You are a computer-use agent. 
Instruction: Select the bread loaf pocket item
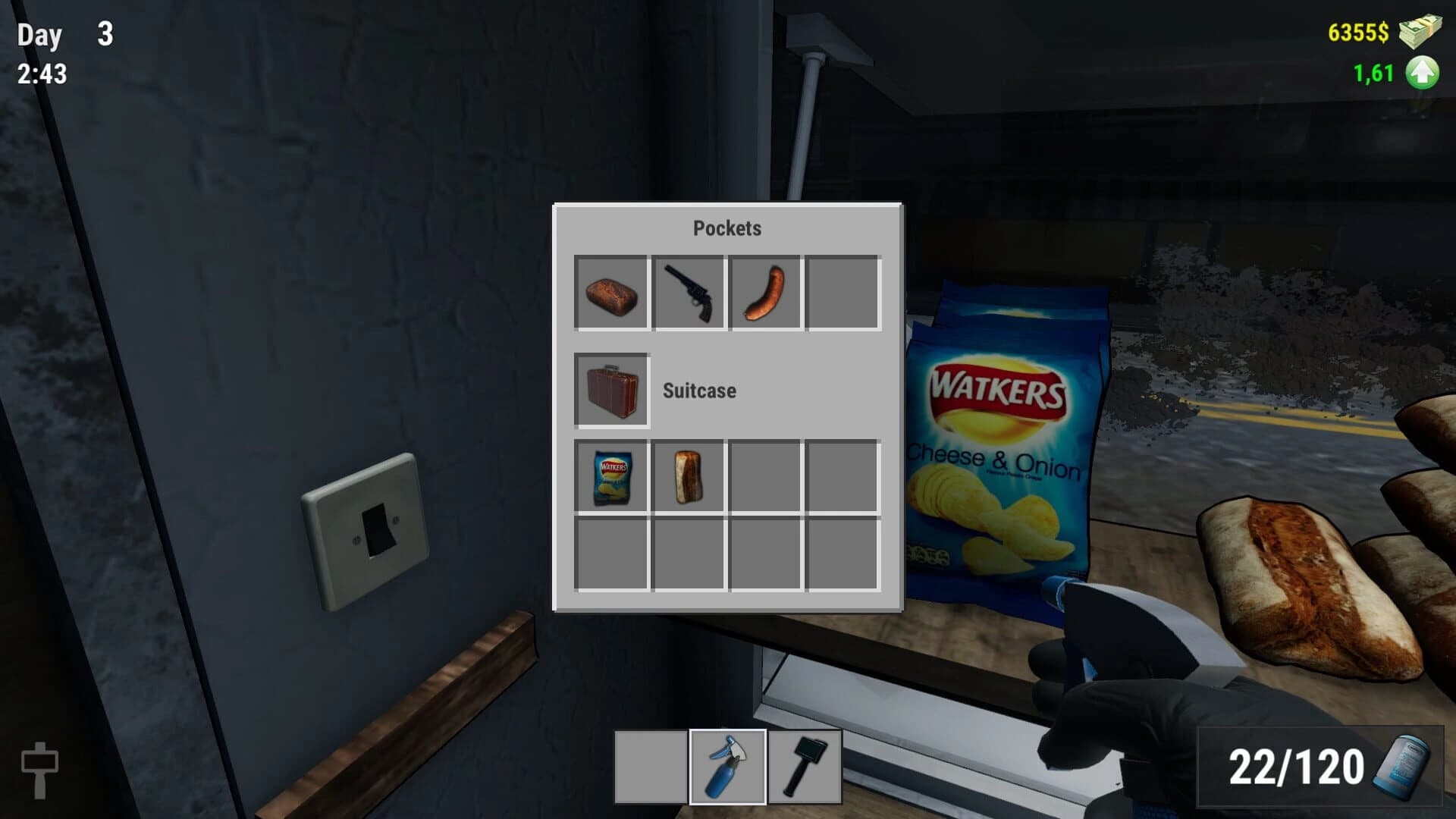tap(613, 296)
